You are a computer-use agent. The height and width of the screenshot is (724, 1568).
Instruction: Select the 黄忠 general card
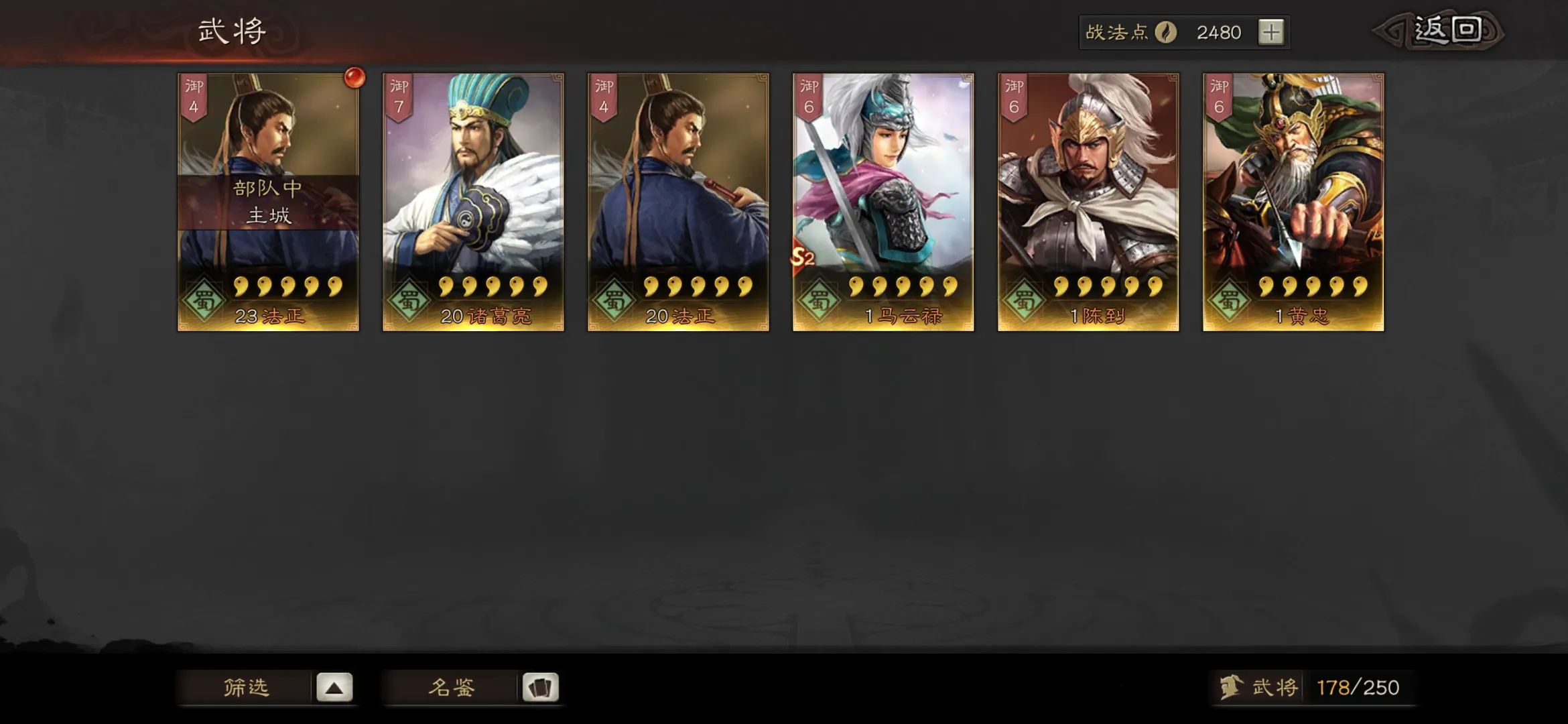point(1293,201)
